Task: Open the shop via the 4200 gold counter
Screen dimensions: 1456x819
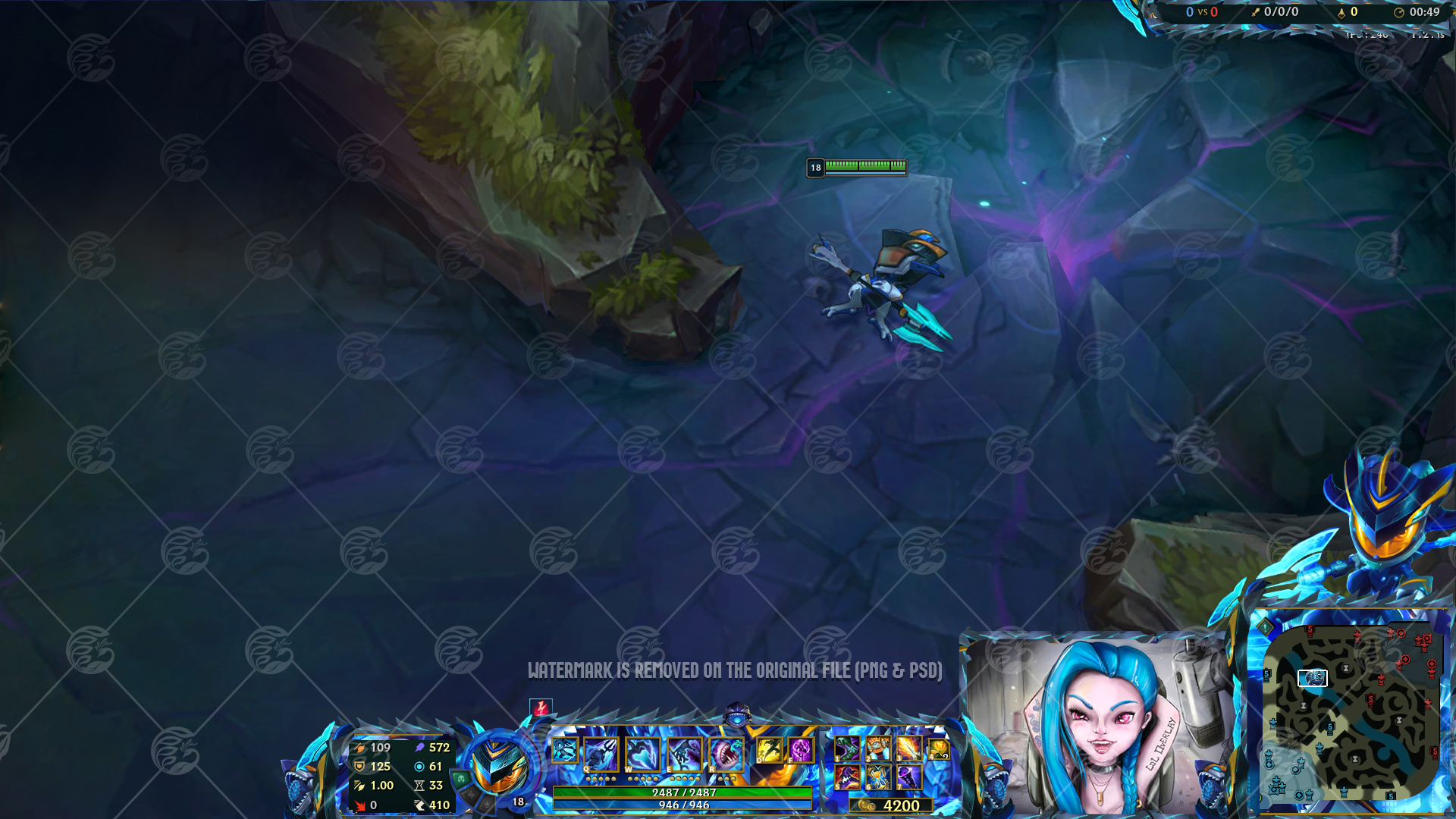Action: [893, 805]
